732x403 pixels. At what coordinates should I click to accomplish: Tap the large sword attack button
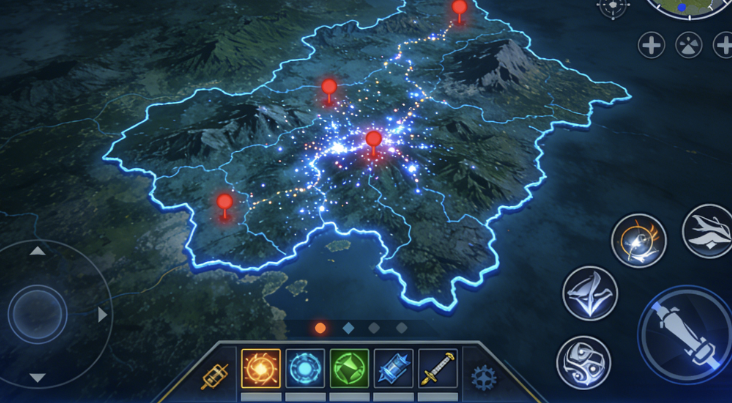687,333
